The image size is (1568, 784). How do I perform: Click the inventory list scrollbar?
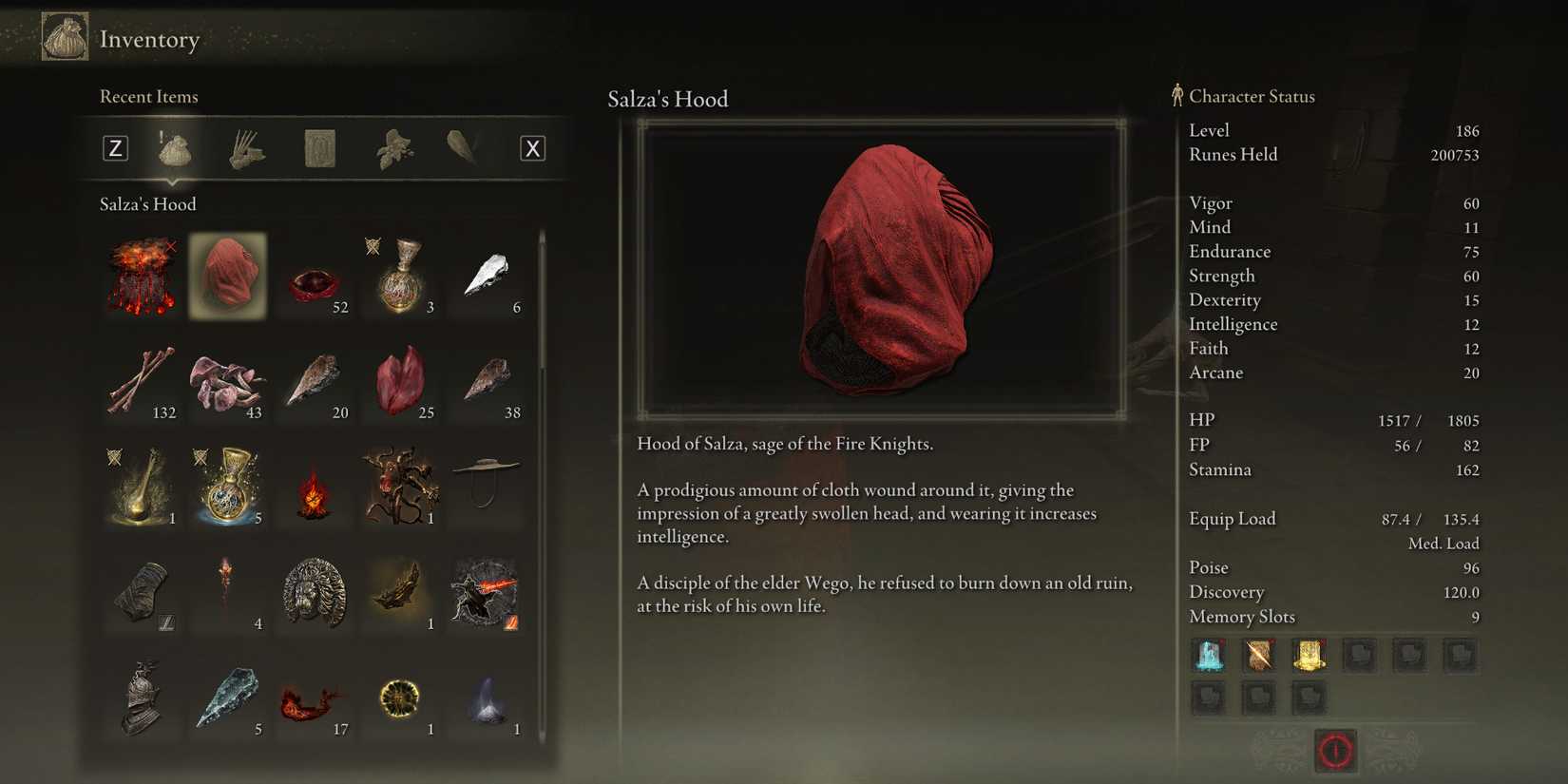(541, 285)
